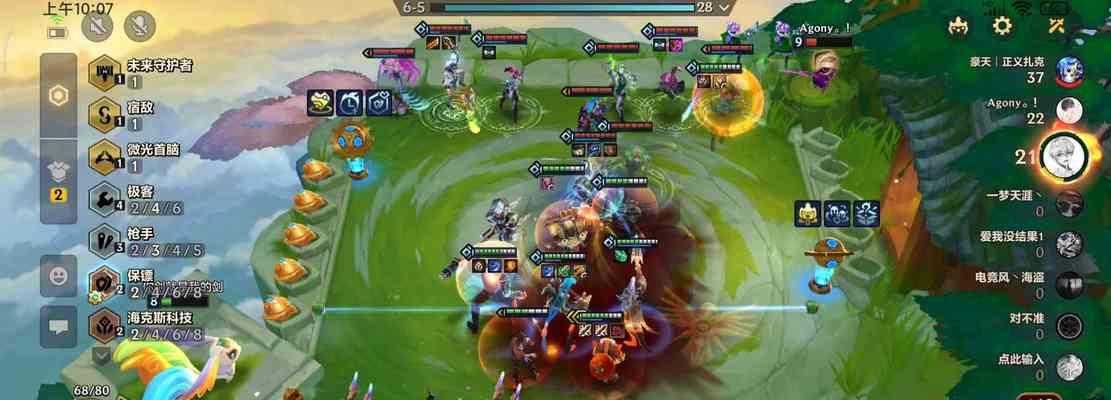Viewport: 1111px width, 400px height.
Task: View player 对不准's board
Action: [1070, 325]
